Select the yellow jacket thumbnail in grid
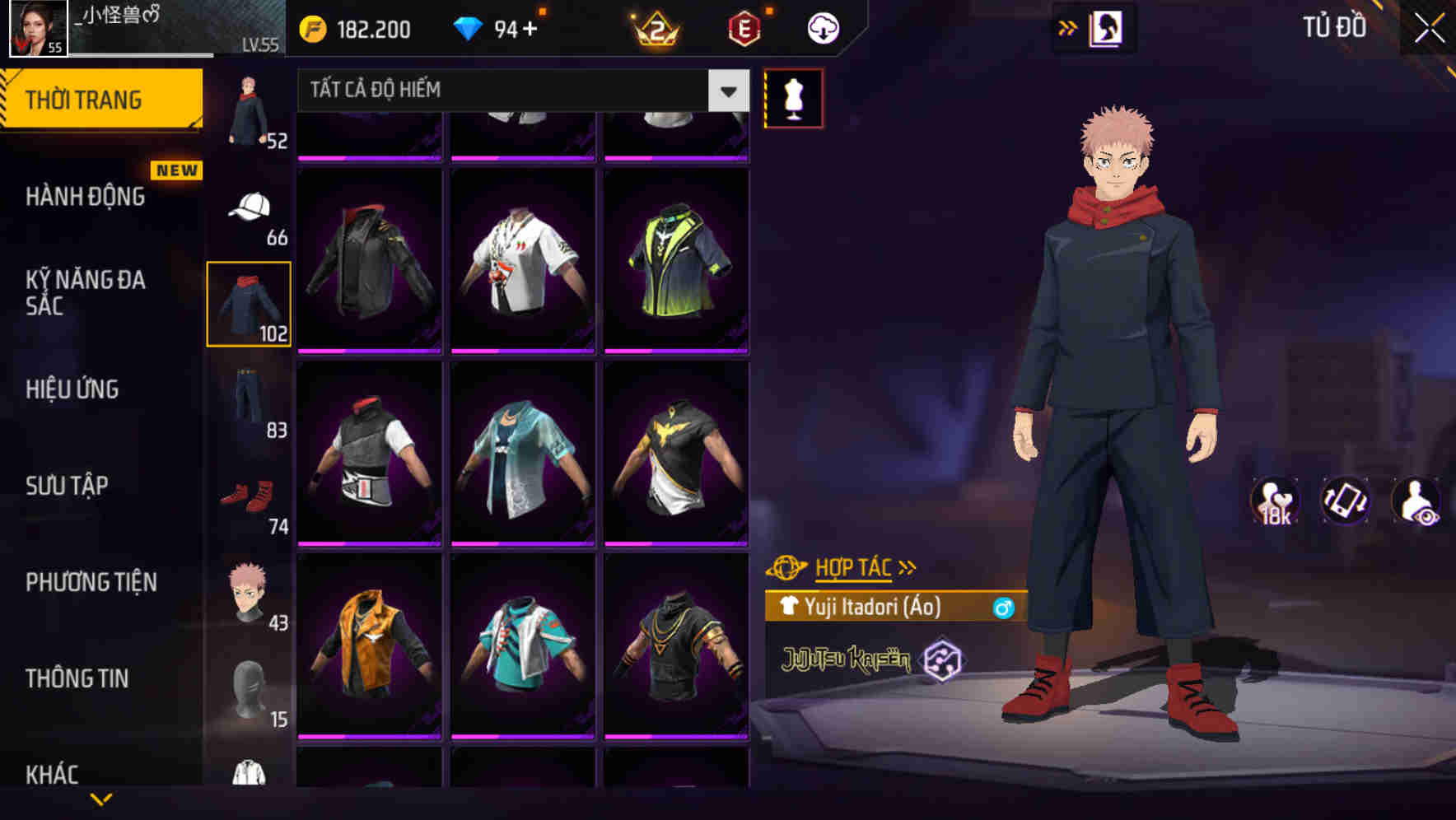The height and width of the screenshot is (820, 1456). click(x=370, y=659)
